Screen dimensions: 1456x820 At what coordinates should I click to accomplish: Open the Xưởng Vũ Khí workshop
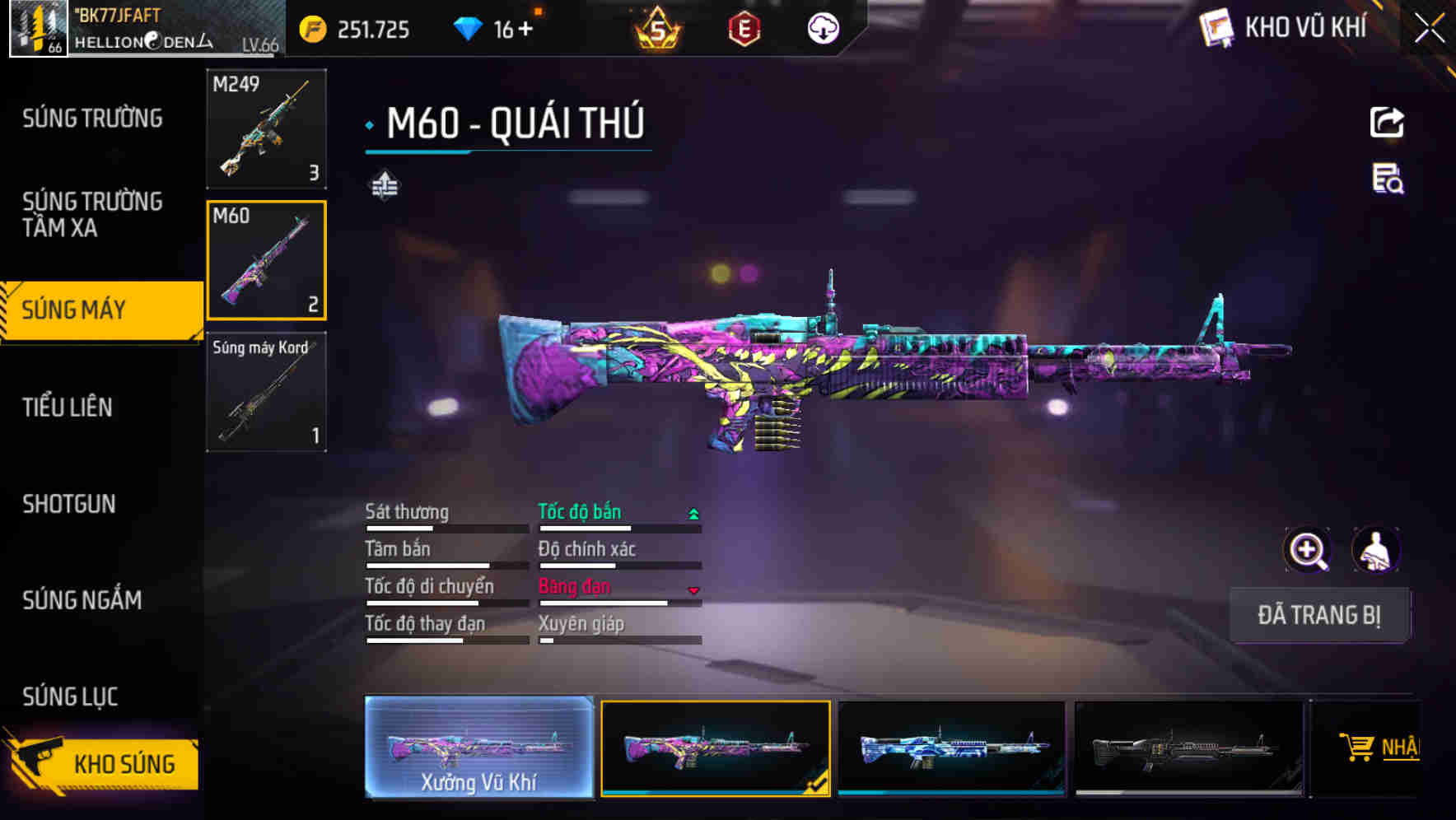(478, 748)
